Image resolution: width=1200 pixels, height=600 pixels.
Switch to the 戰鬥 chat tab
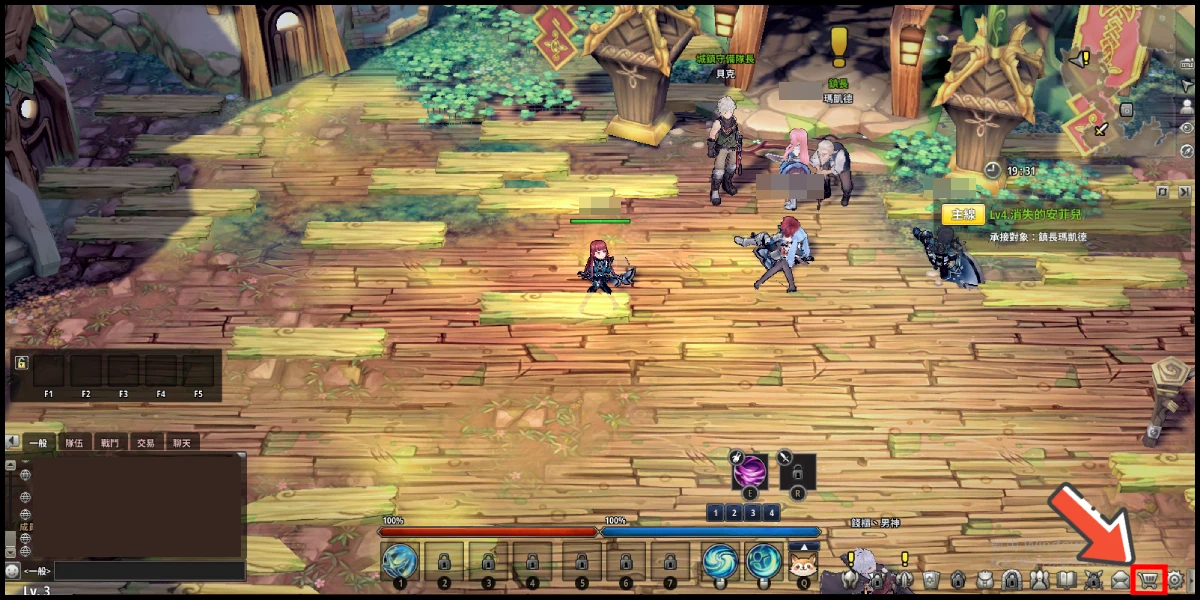click(x=108, y=442)
